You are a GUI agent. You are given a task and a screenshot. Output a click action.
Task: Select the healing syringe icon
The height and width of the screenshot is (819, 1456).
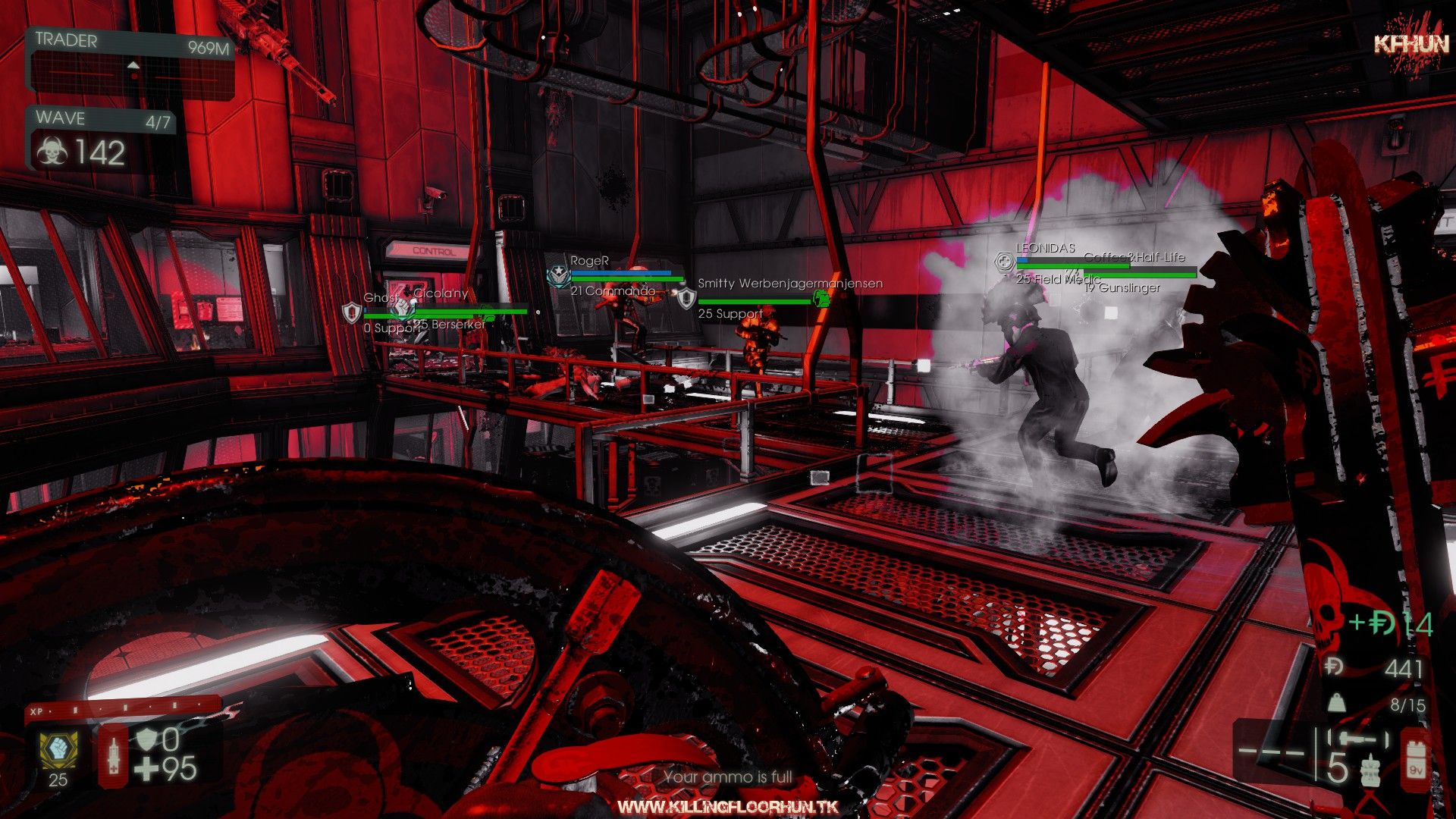point(114,755)
